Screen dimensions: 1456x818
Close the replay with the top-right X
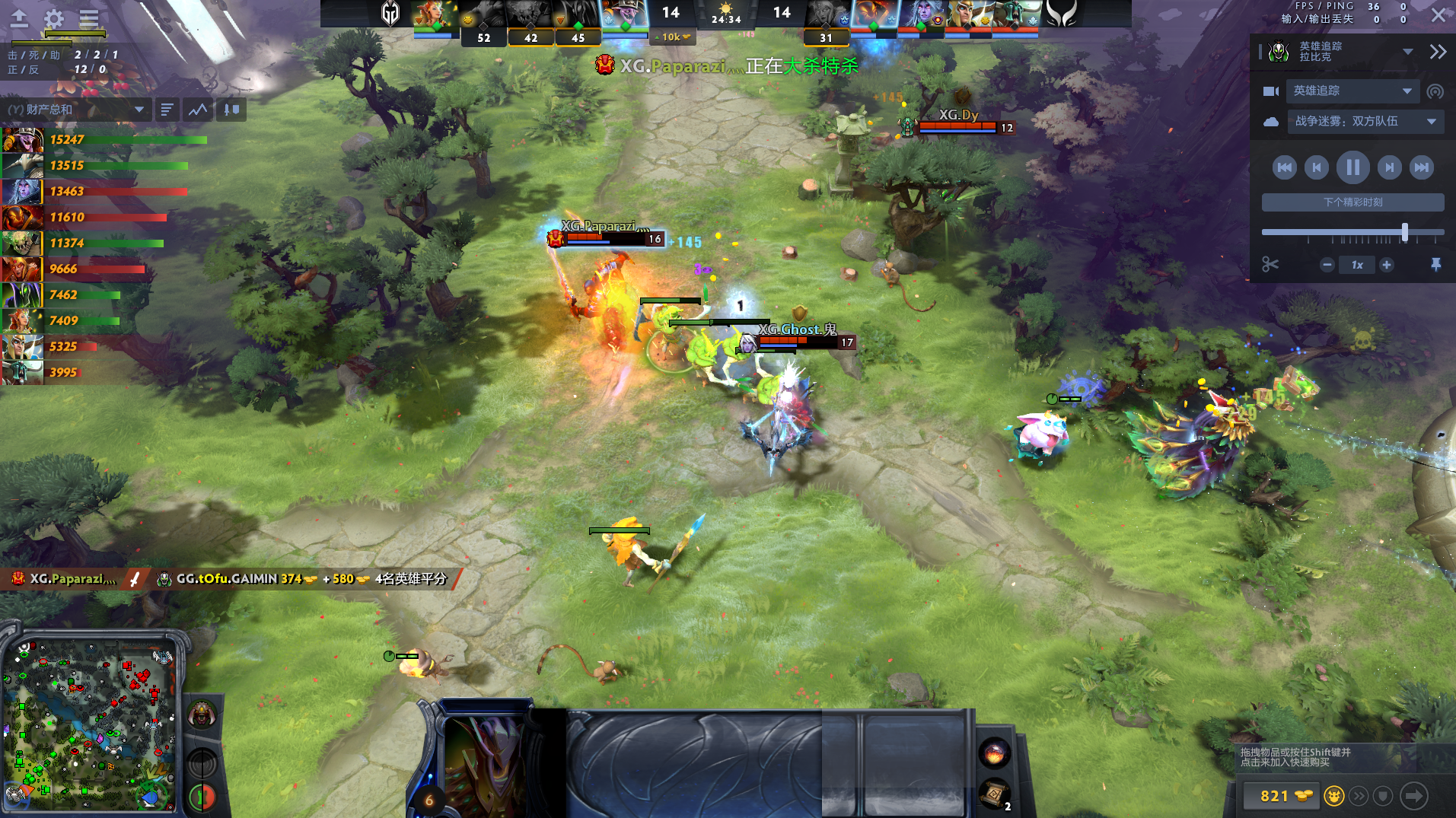point(1438,15)
